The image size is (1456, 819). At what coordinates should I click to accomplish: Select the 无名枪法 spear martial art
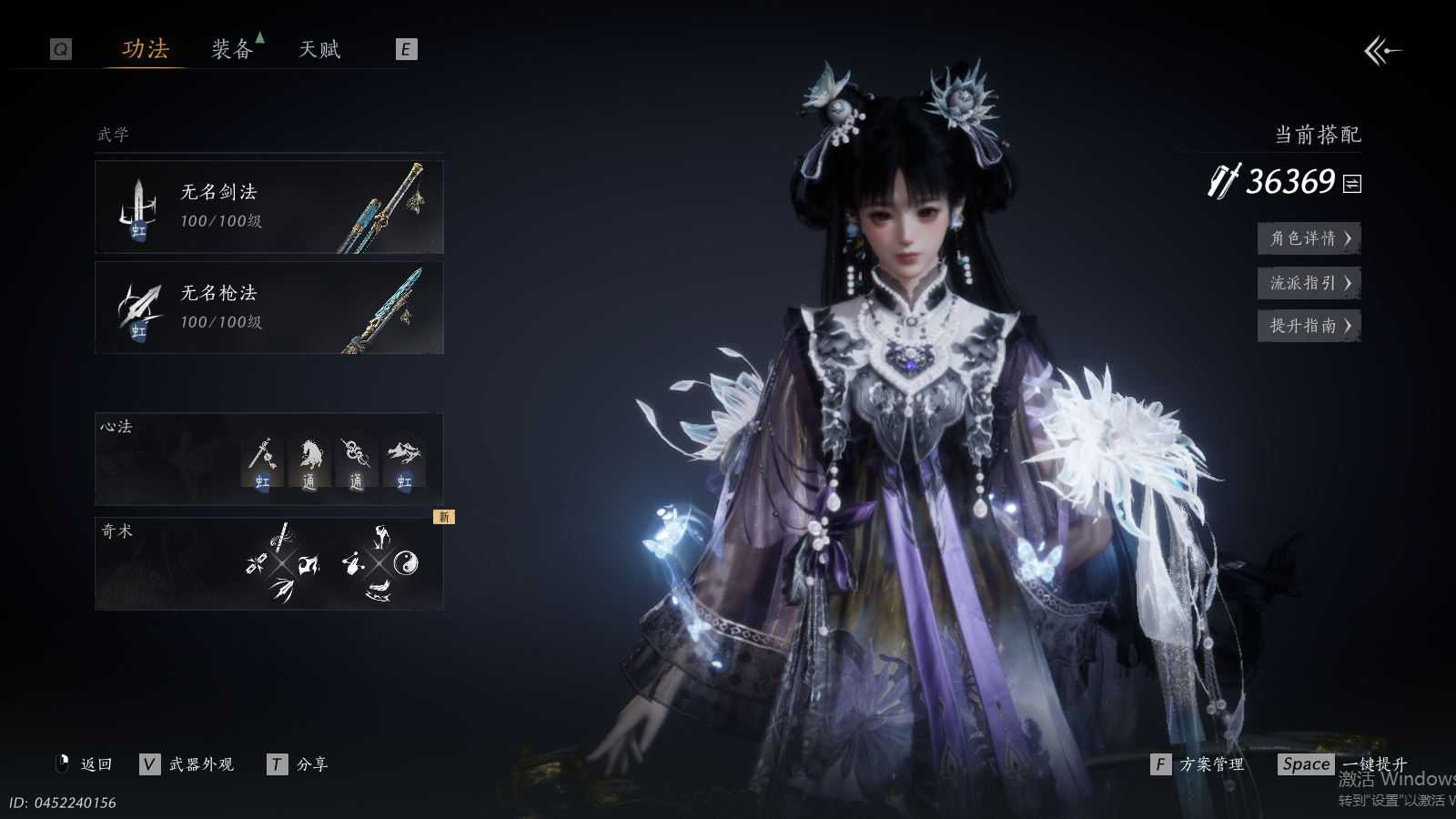(269, 308)
